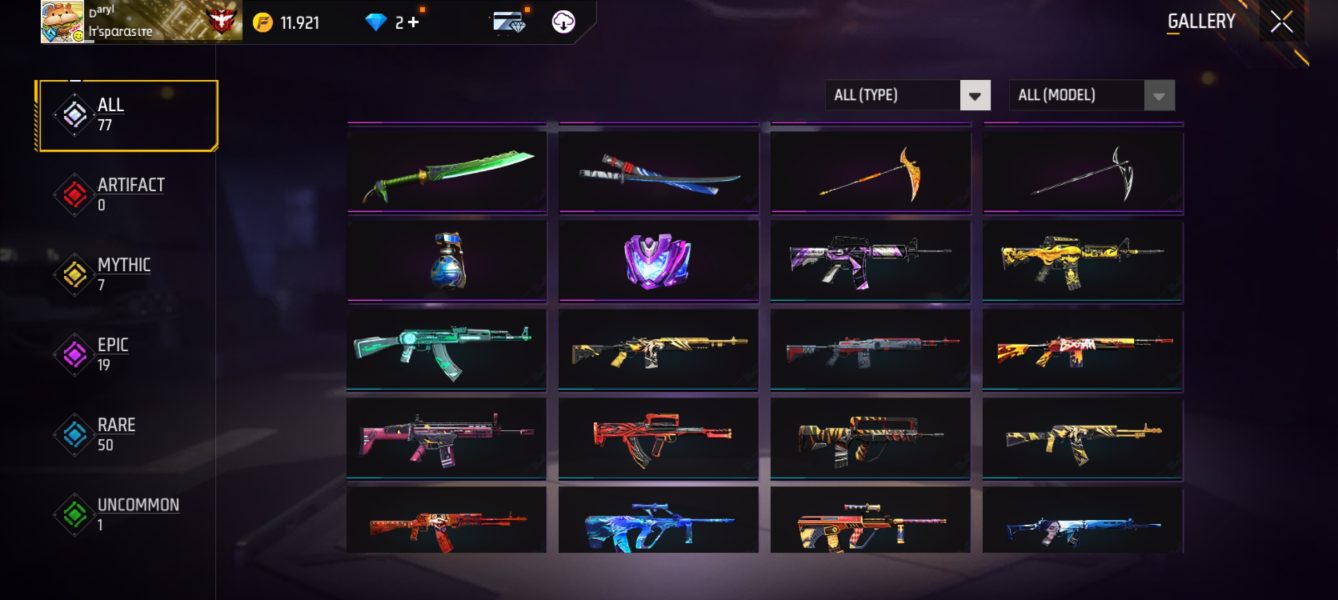Open the download cloud icon

pos(563,22)
